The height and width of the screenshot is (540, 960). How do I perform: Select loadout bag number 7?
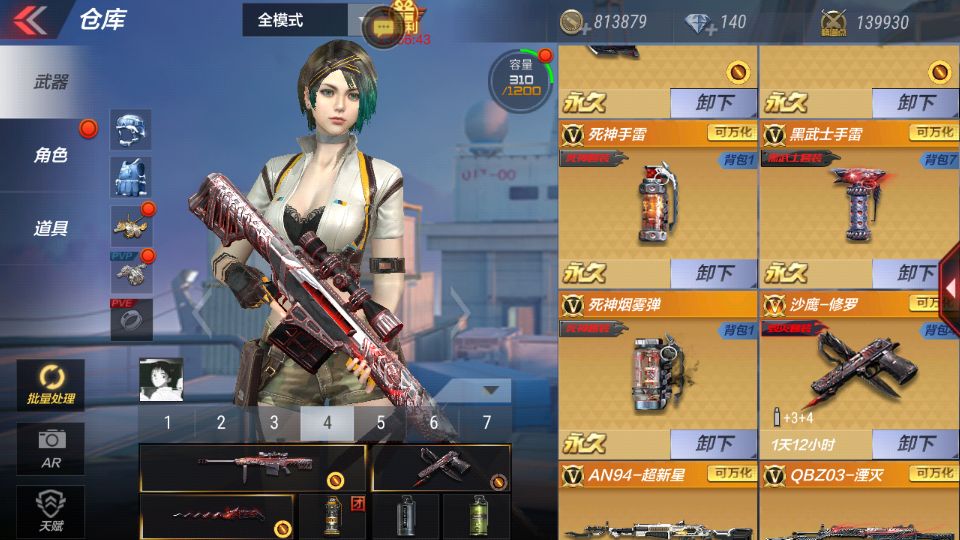pyautogui.click(x=487, y=422)
